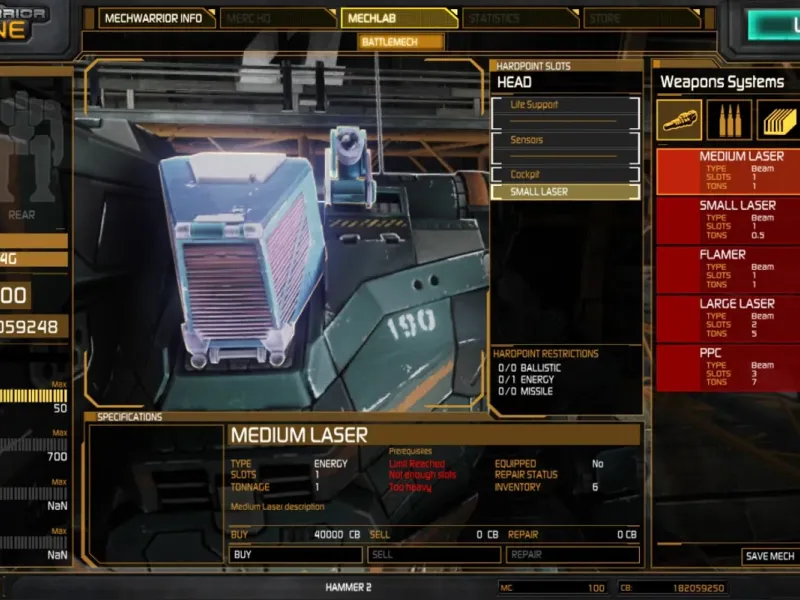Switch to the Merc HQ tab
800x600 pixels.
[x=278, y=18]
